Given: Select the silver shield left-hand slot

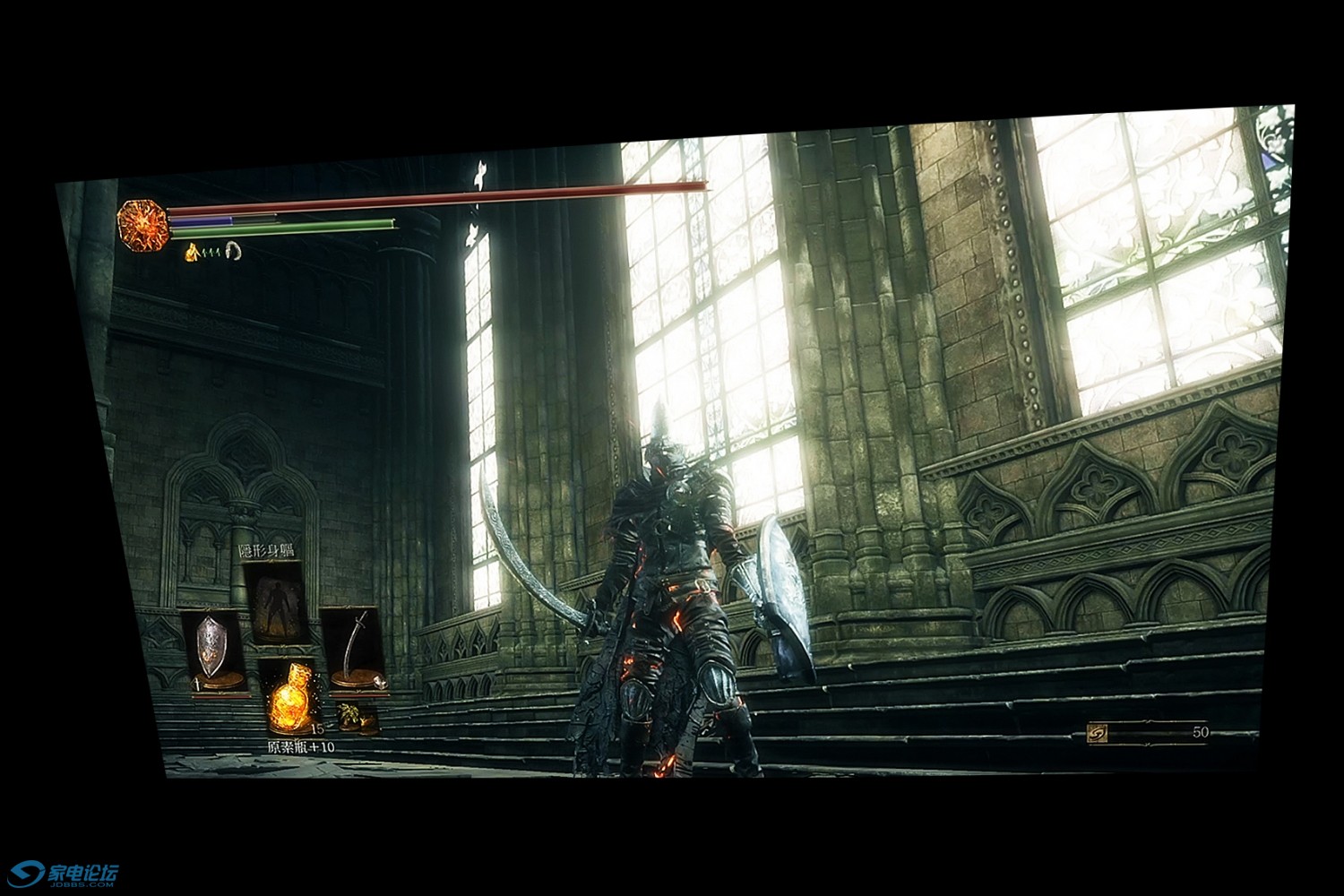Looking at the screenshot, I should [x=211, y=649].
